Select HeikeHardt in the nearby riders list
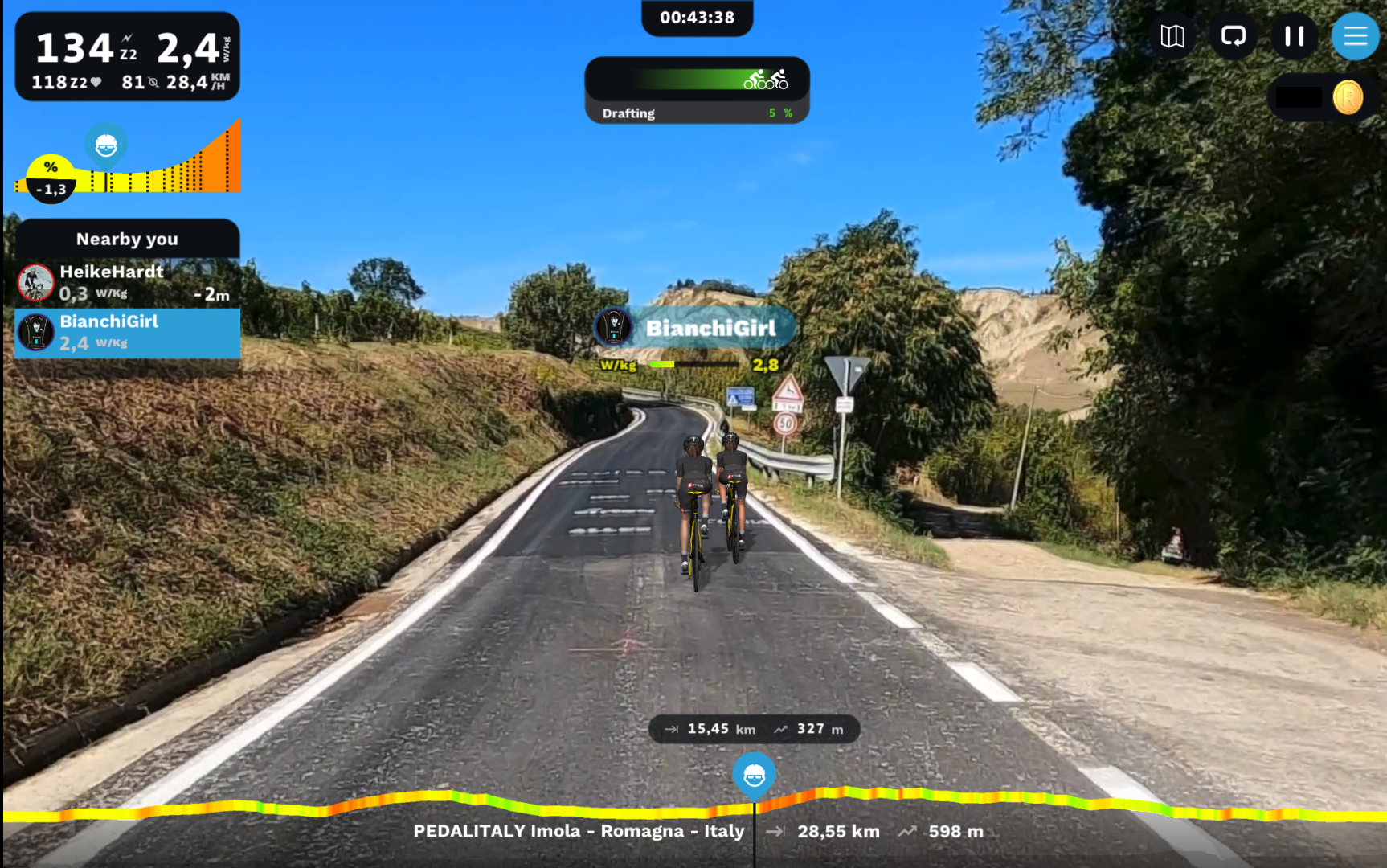 [127, 283]
